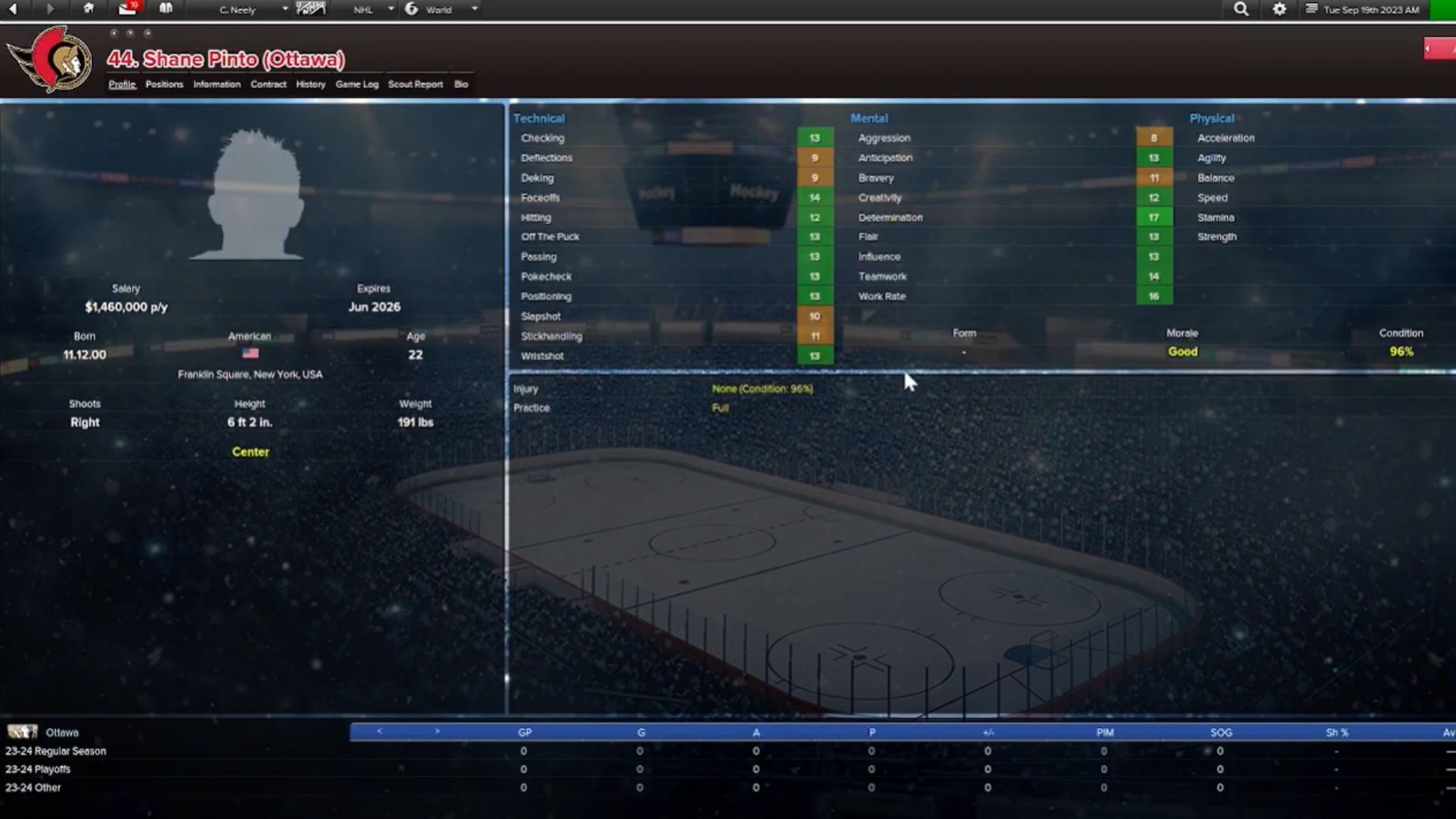Click the Ottawa Senators club logo
This screenshot has height=819, width=1456.
(x=53, y=59)
